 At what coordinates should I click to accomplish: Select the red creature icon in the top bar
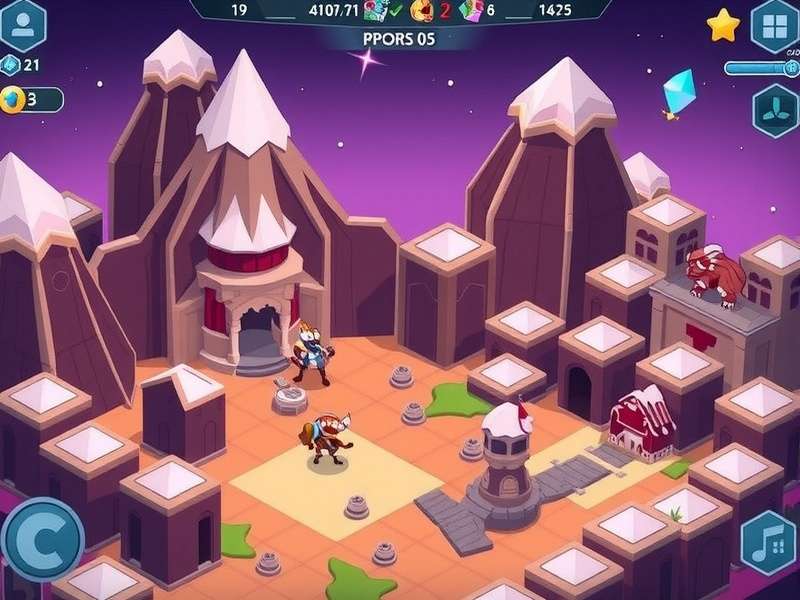coord(423,11)
